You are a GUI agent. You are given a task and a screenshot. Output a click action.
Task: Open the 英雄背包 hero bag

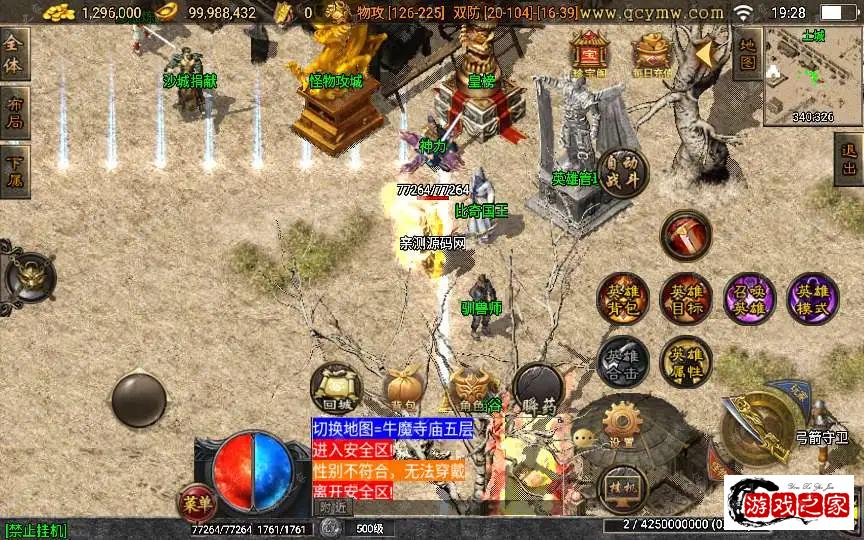(x=622, y=298)
